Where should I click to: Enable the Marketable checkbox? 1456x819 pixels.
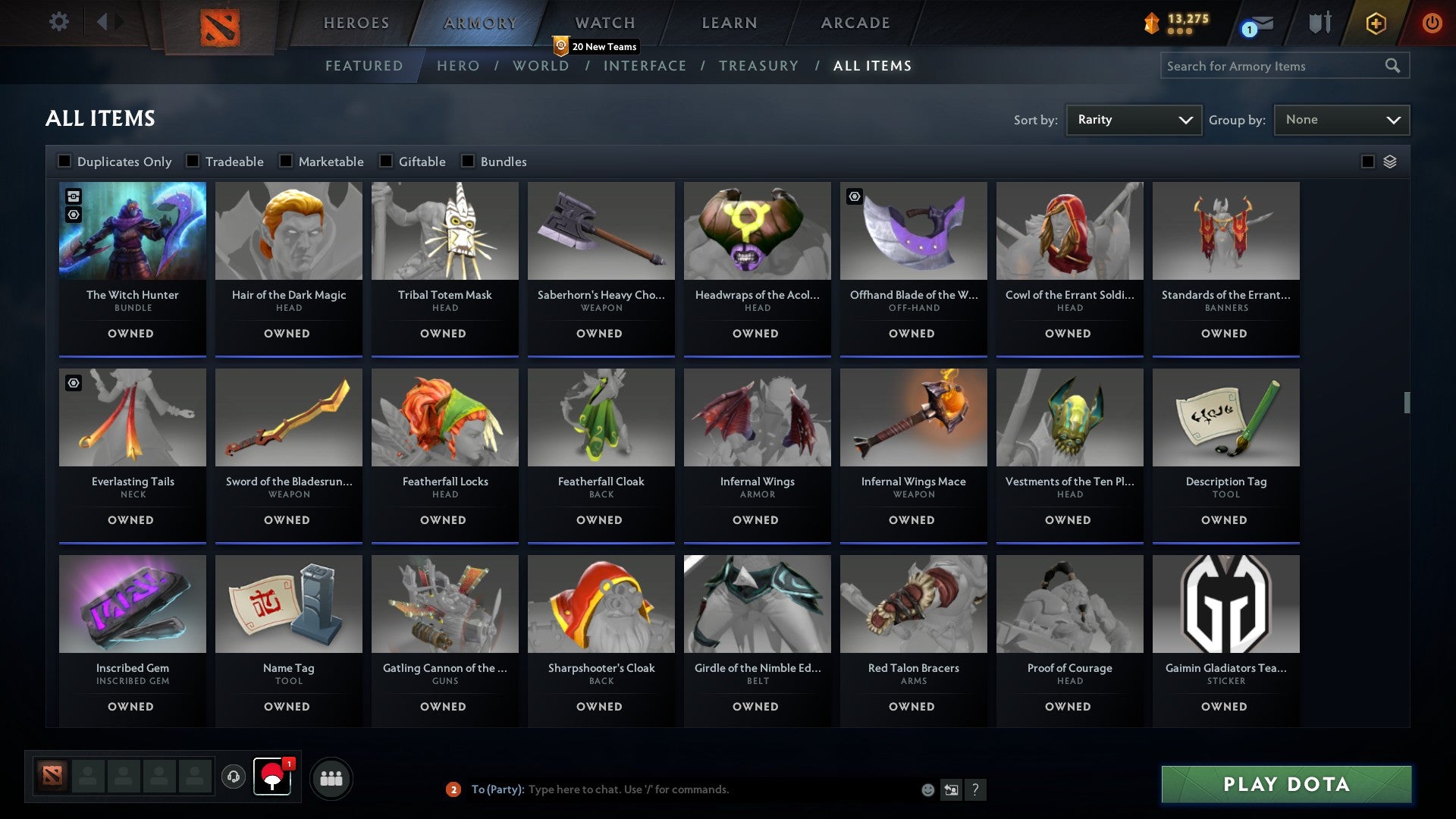click(x=286, y=161)
